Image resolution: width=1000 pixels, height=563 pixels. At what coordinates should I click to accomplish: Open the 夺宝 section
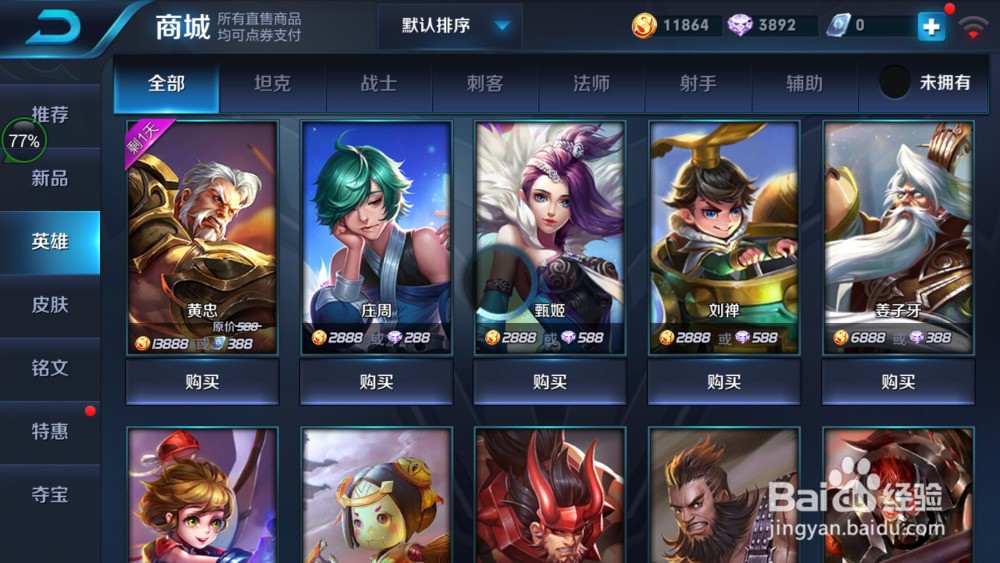coord(50,494)
